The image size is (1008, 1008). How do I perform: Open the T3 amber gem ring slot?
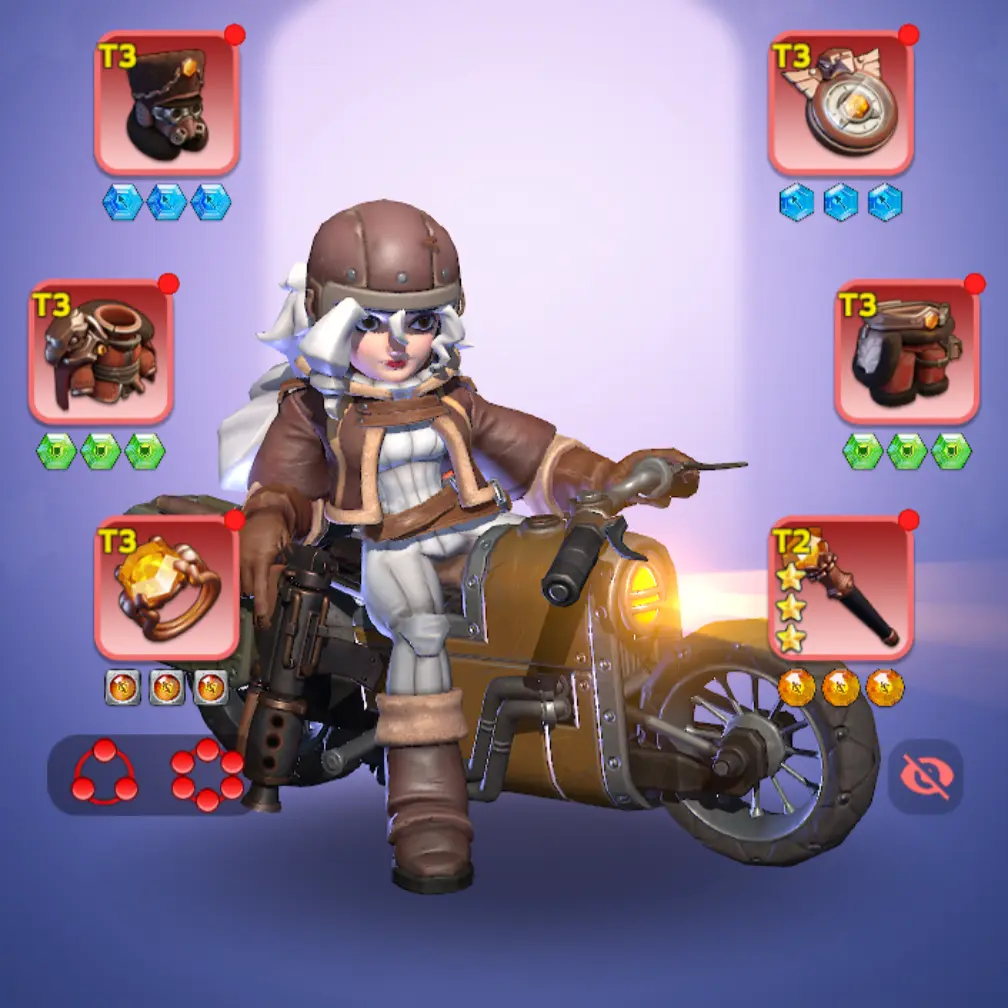coord(167,588)
